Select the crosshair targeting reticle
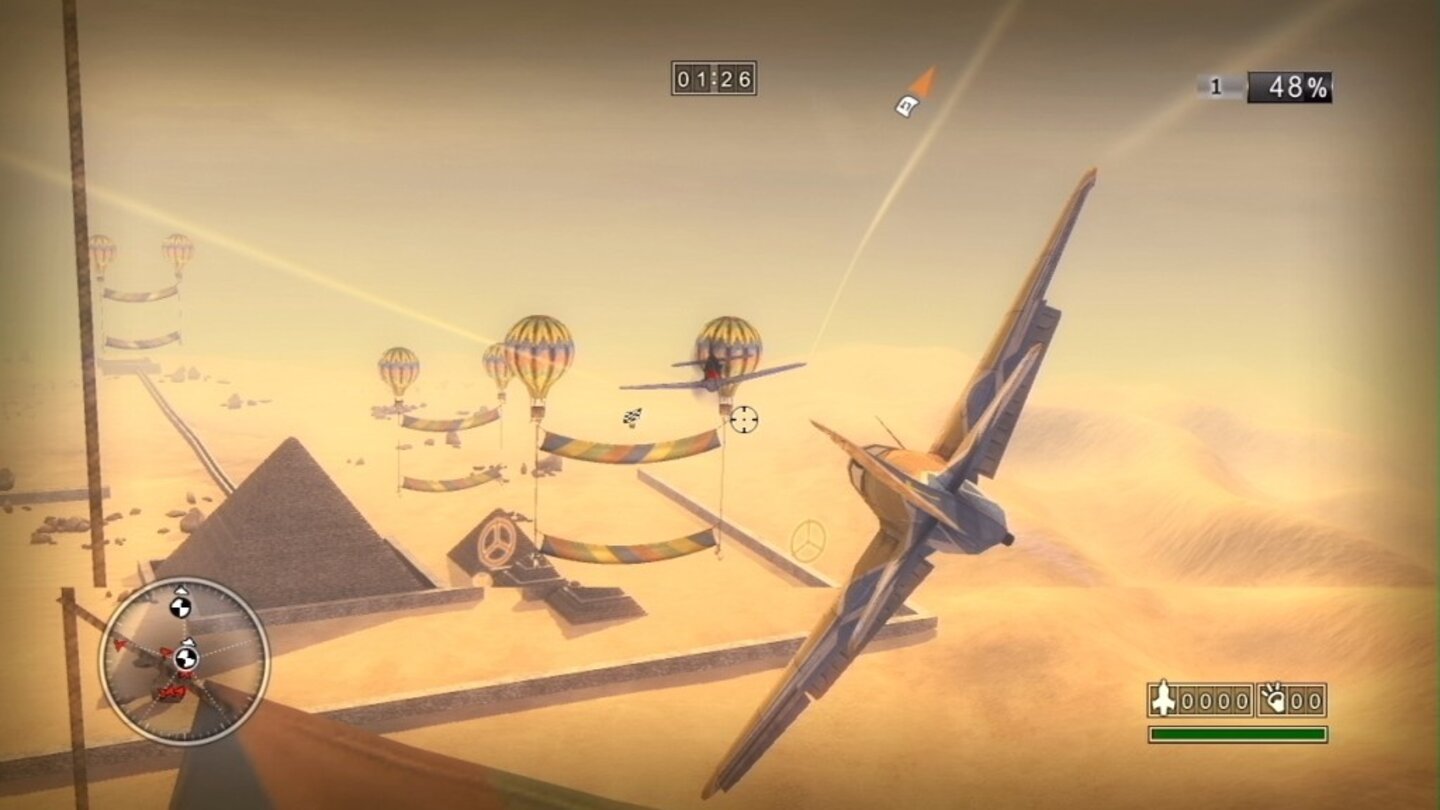Viewport: 1440px width, 810px height. (744, 419)
